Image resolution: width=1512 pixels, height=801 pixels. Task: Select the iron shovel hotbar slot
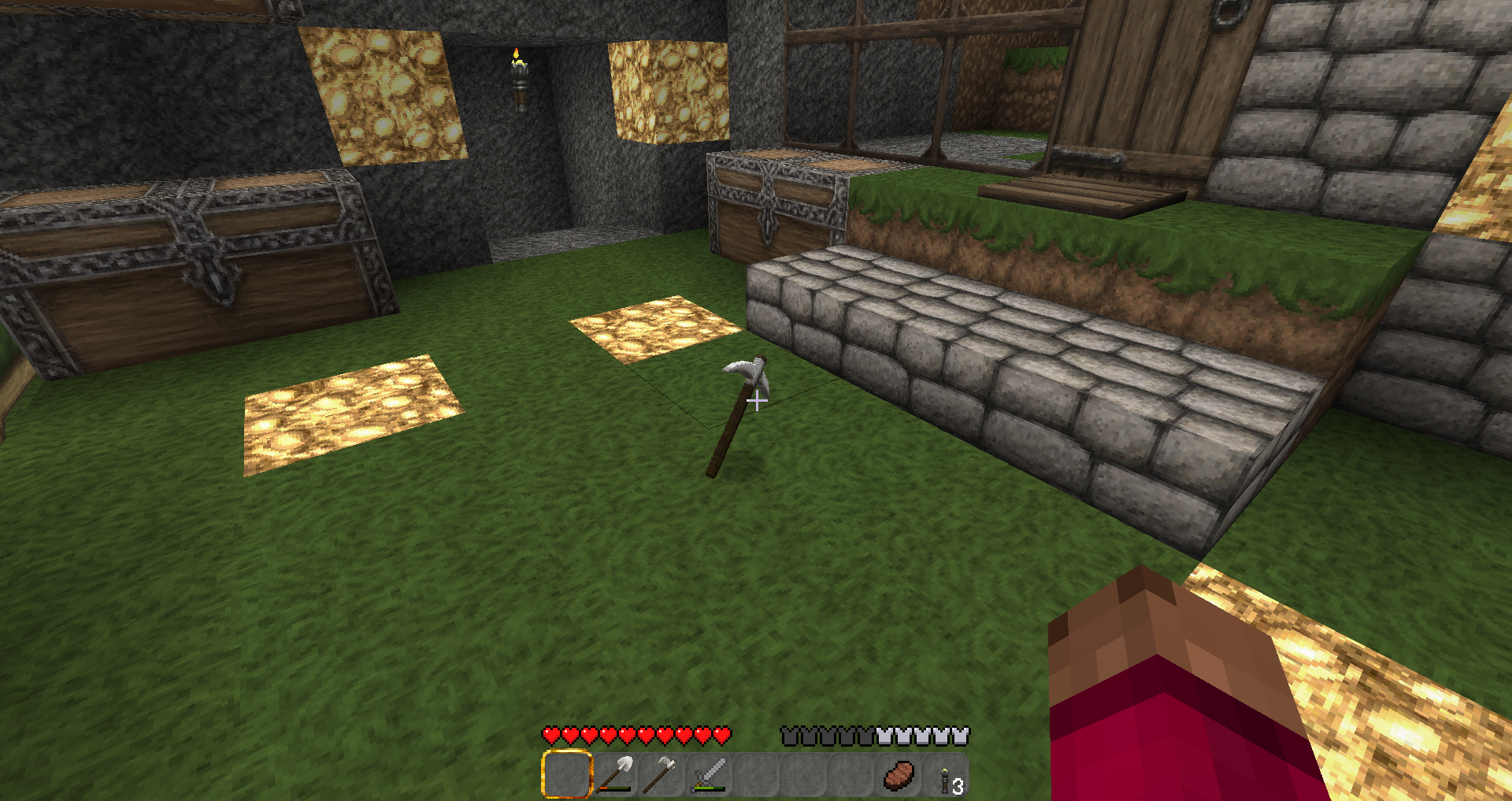tap(614, 775)
